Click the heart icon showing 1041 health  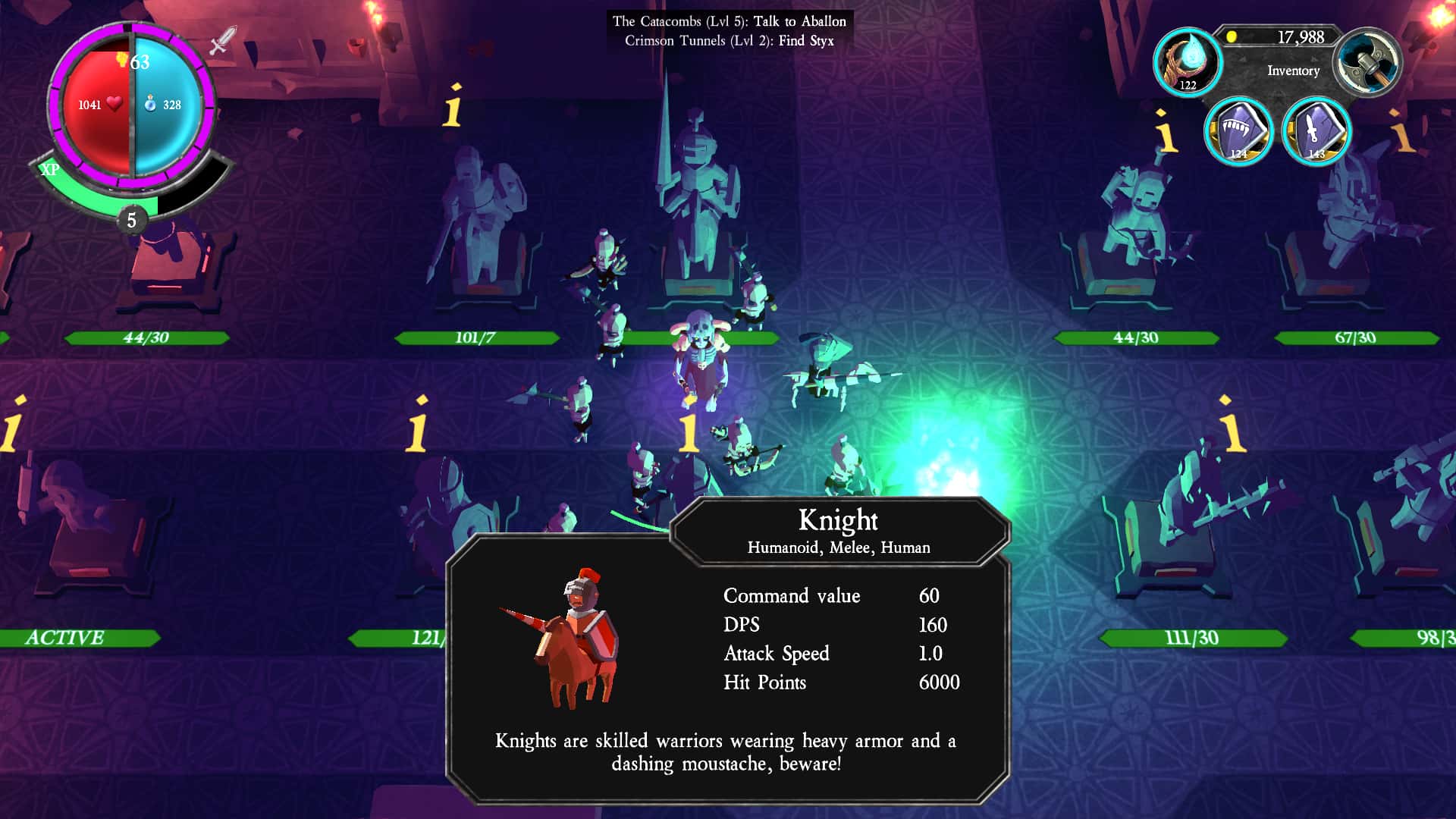pyautogui.click(x=112, y=105)
